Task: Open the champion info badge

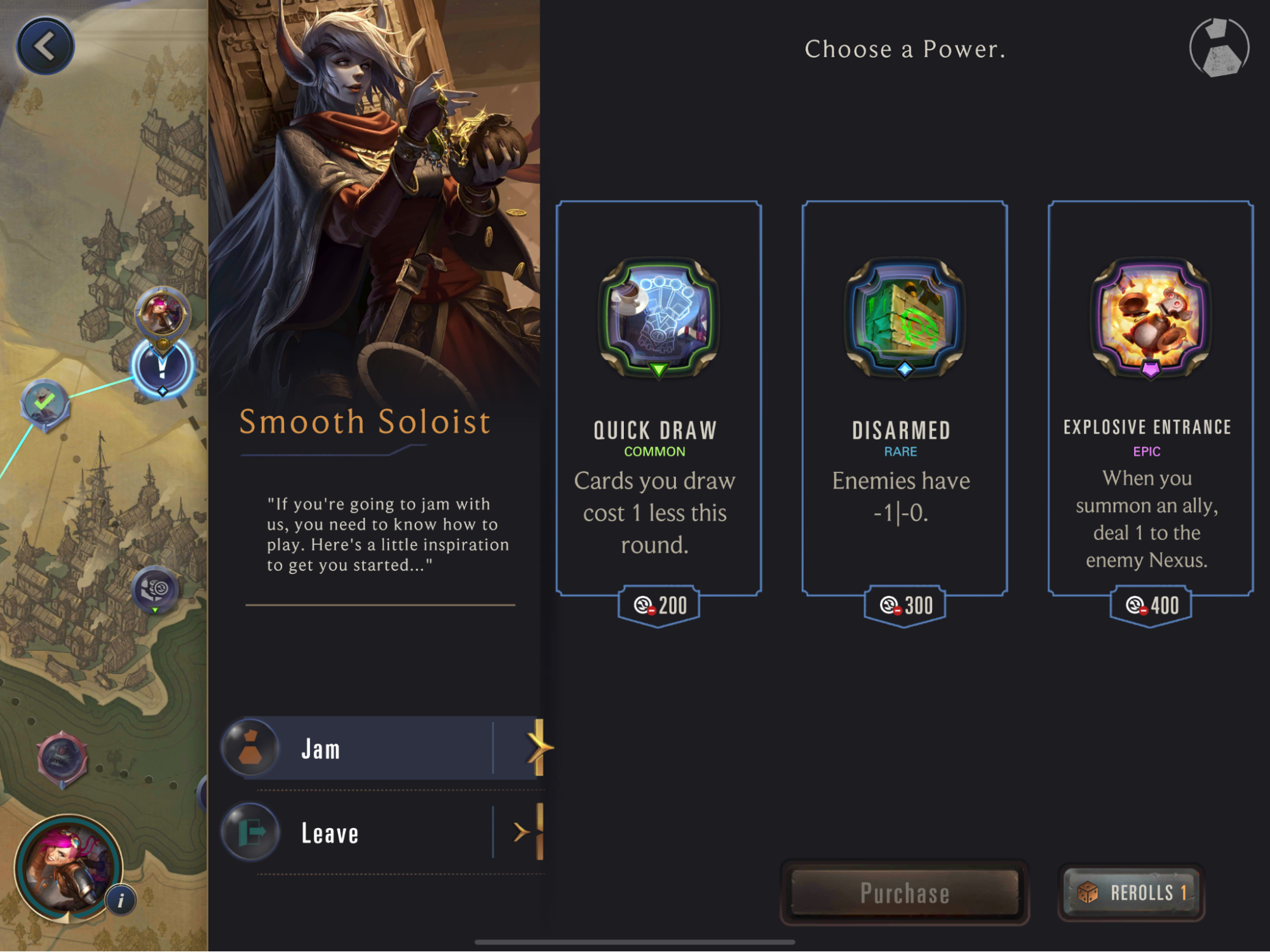Action: coord(121,900)
